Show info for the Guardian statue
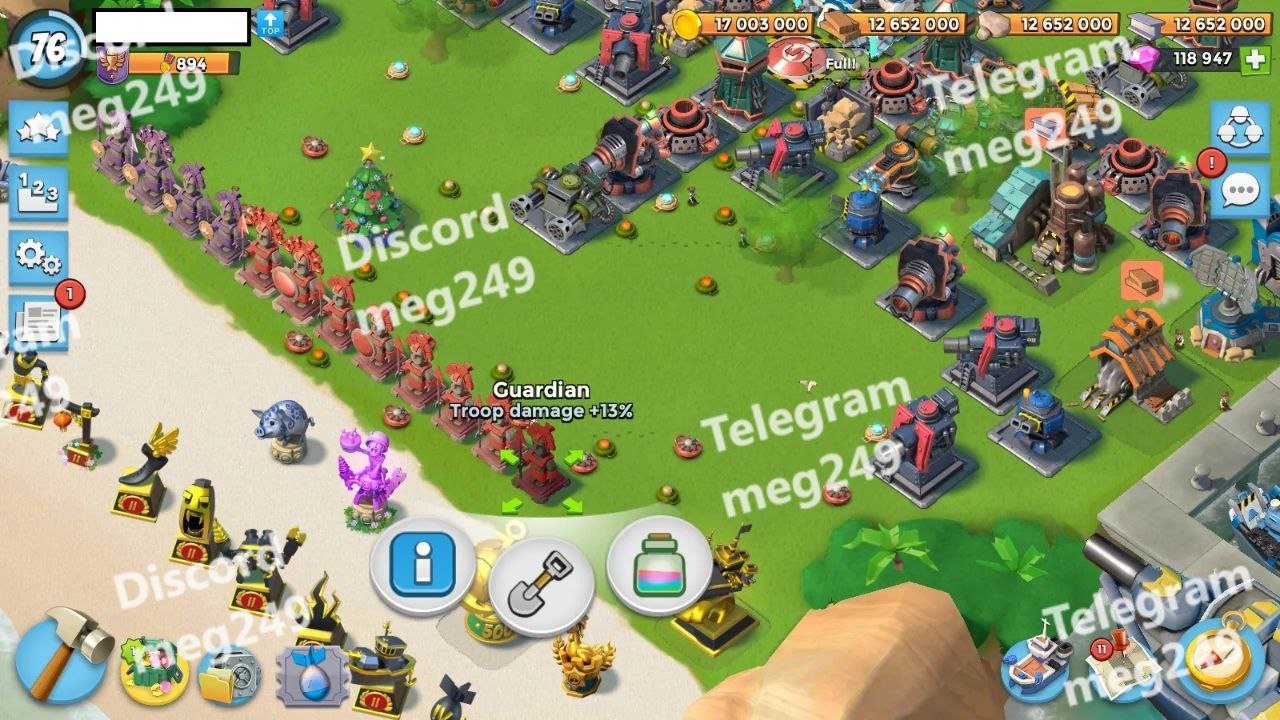This screenshot has width=1280, height=720. (x=422, y=567)
